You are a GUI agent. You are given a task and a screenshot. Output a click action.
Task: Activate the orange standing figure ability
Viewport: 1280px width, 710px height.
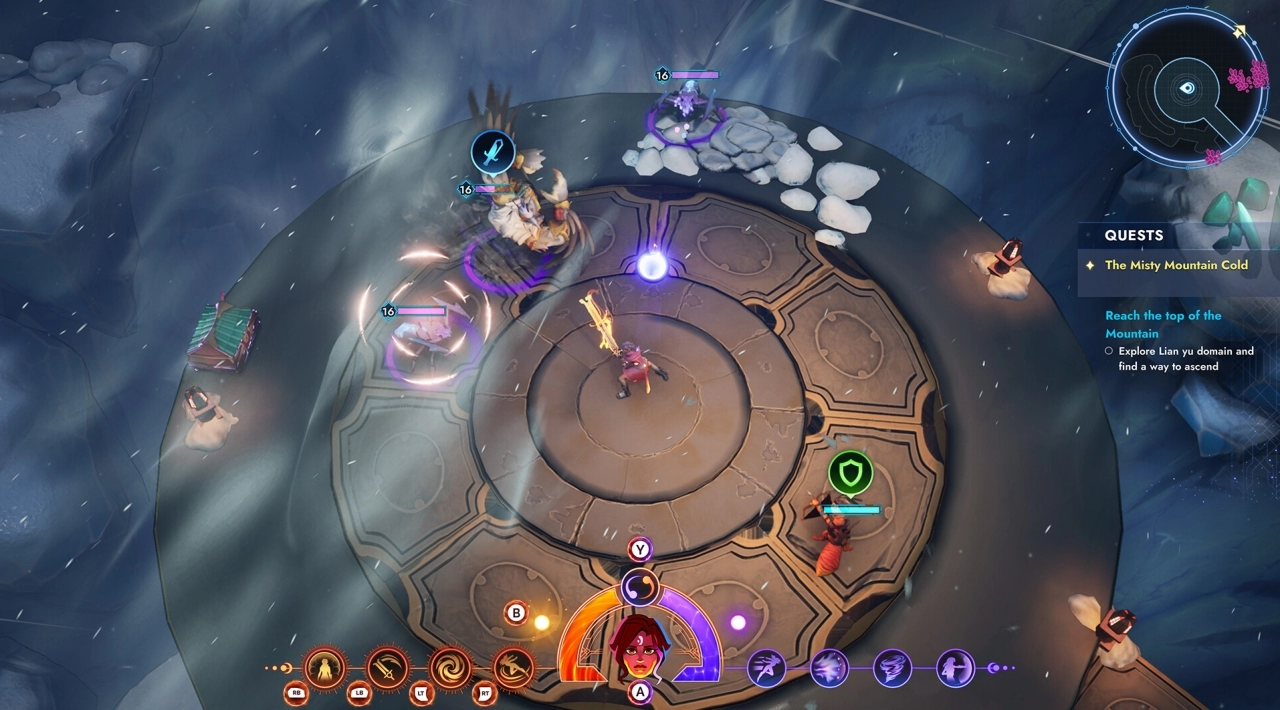[x=325, y=667]
